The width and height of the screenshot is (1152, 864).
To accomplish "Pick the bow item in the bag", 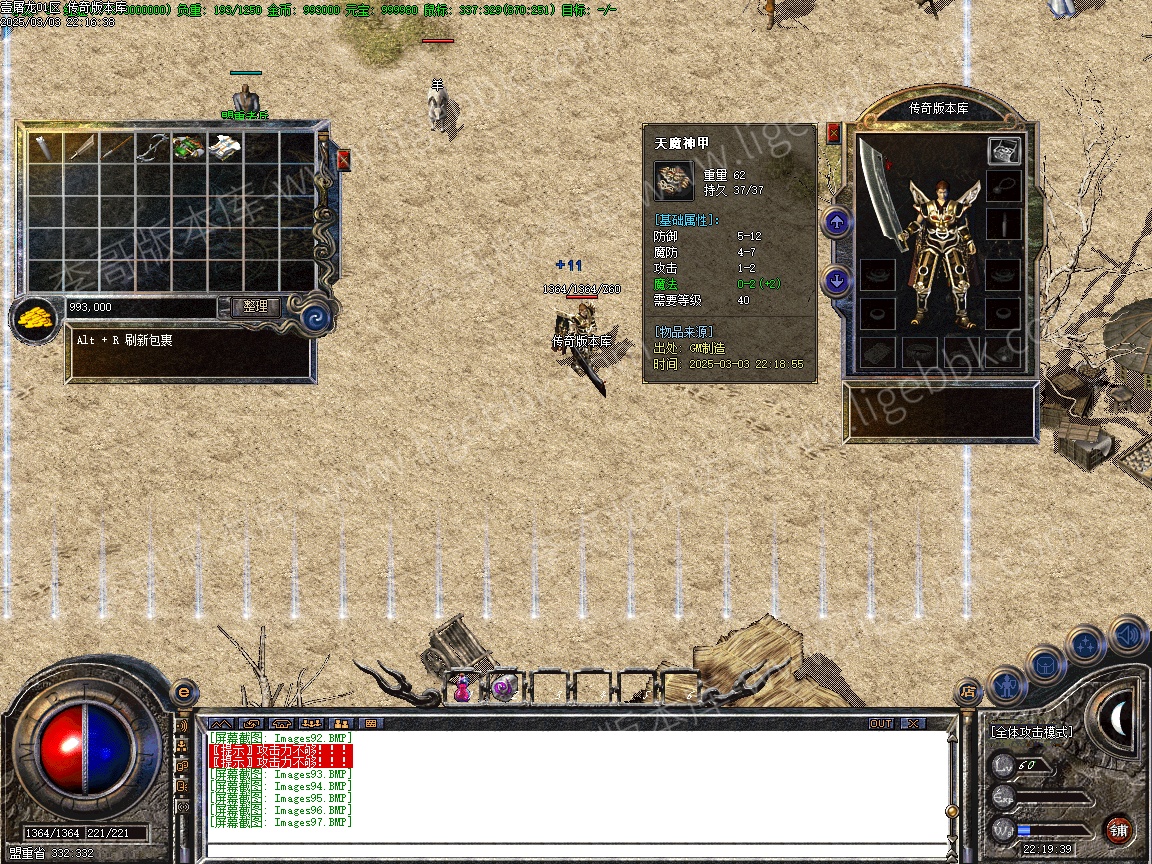I will (152, 148).
